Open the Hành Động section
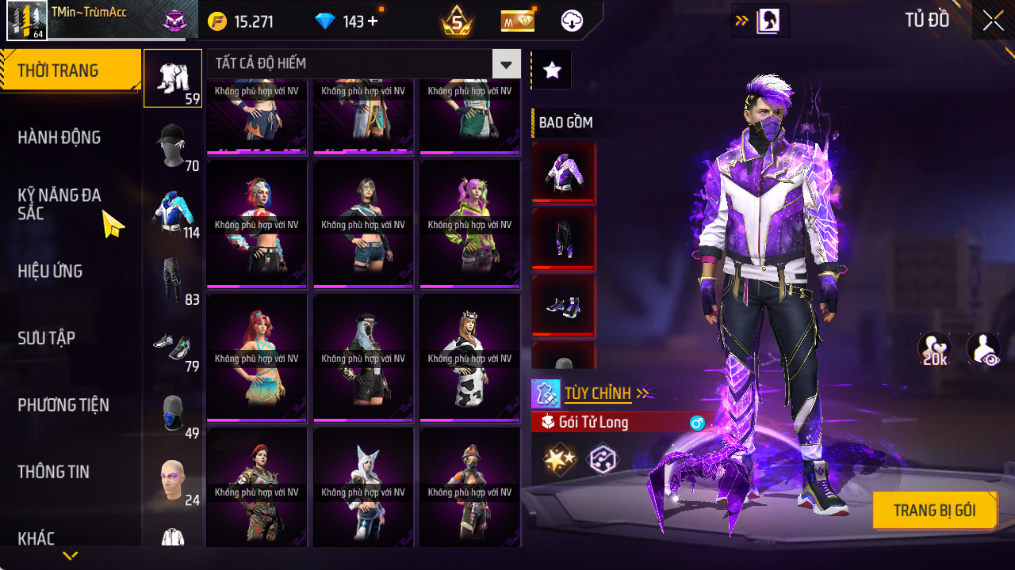 pyautogui.click(x=60, y=138)
